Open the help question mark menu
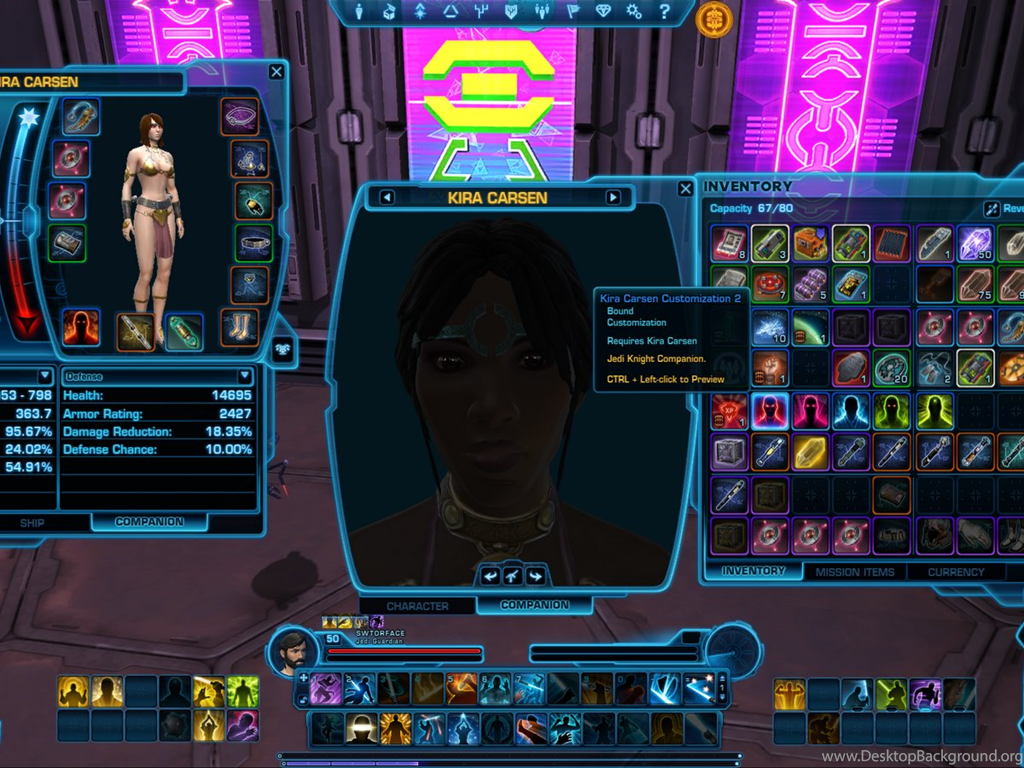This screenshot has height=768, width=1024. point(664,12)
